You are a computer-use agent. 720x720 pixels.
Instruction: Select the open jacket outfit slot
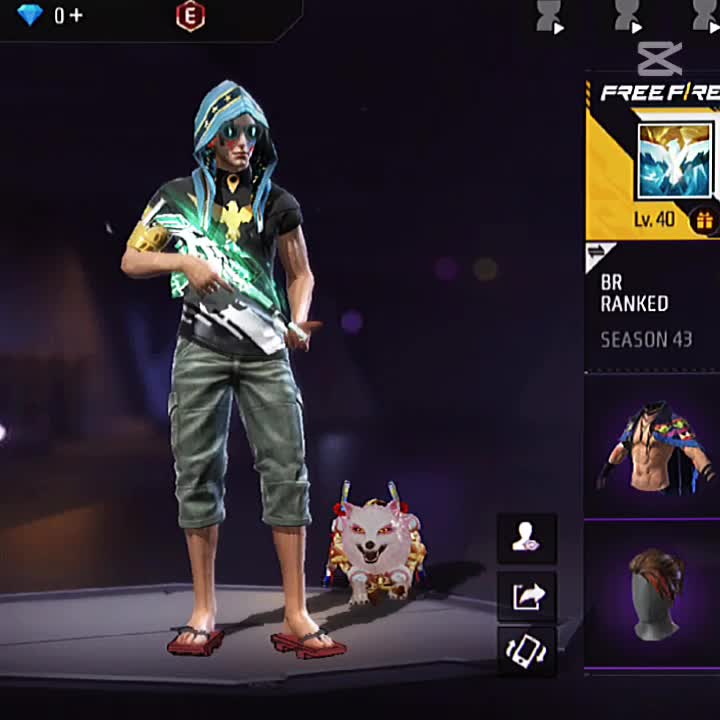pos(652,445)
